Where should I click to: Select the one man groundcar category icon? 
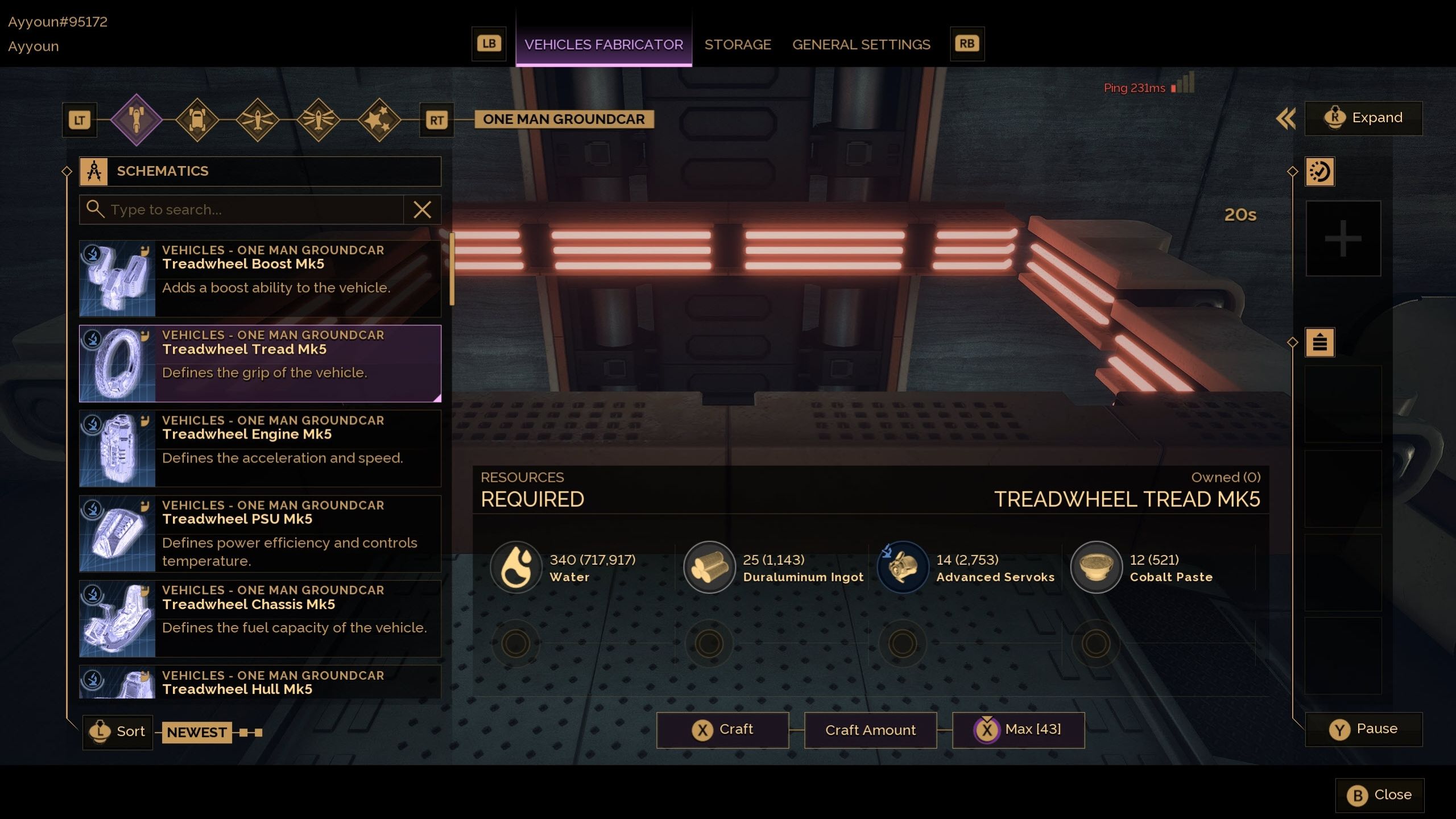tap(136, 120)
